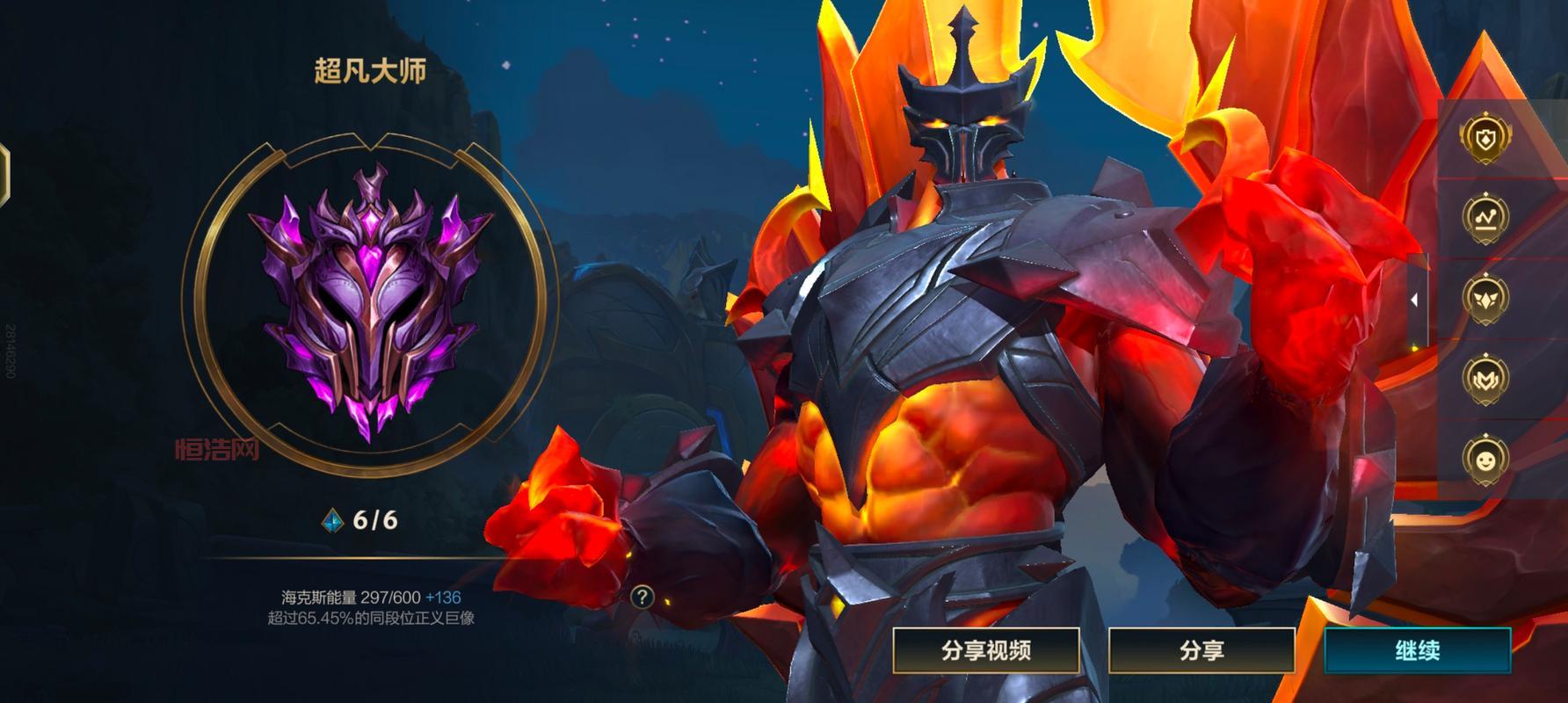This screenshot has height=703, width=1568.
Task: Continue past the rank results screen
Action: pos(1417,651)
